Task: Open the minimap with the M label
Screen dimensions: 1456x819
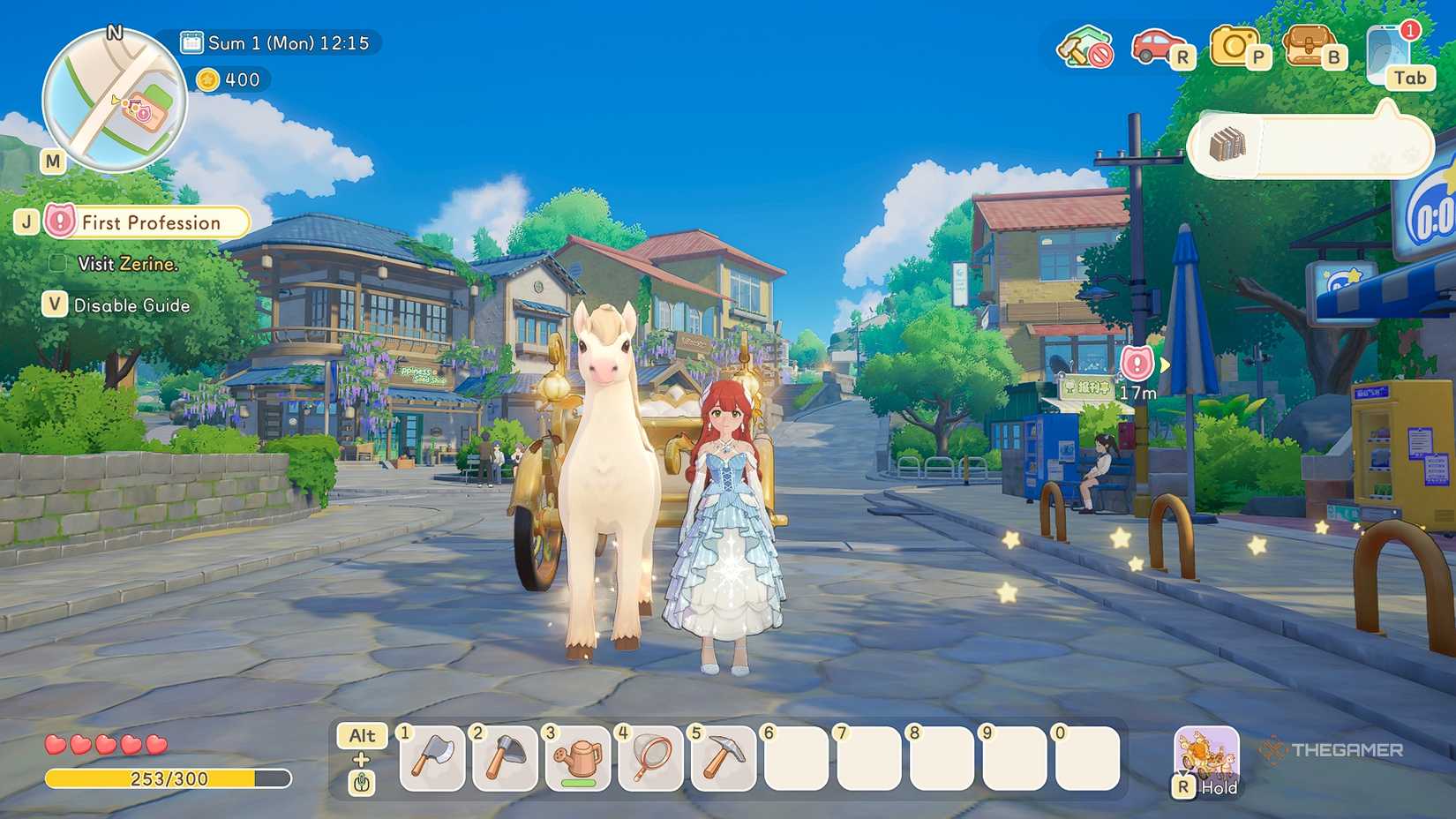Action: pos(52,162)
